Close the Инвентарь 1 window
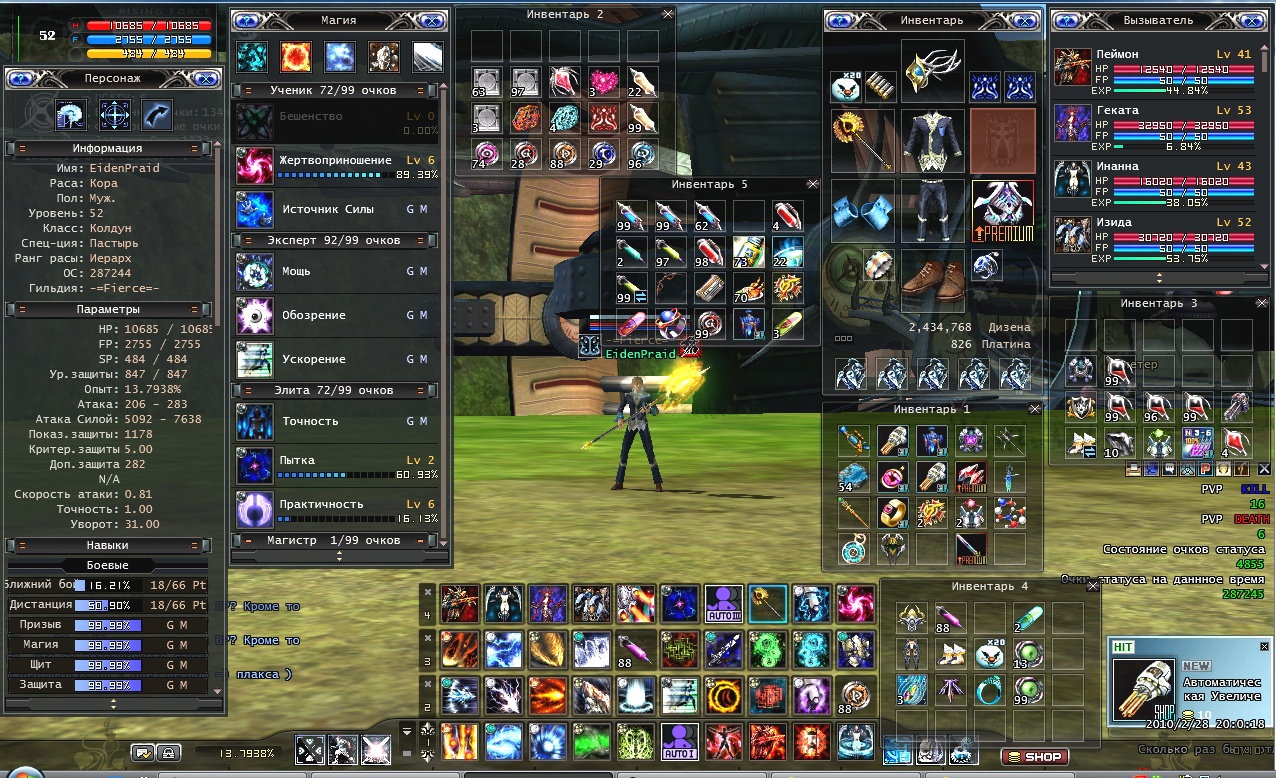 point(1034,409)
